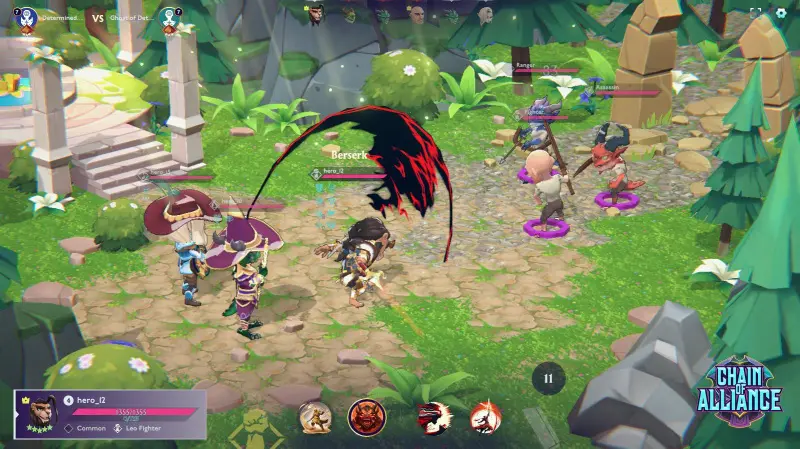800x449 pixels.
Task: Click the opposing team player avatar
Action: (169, 17)
